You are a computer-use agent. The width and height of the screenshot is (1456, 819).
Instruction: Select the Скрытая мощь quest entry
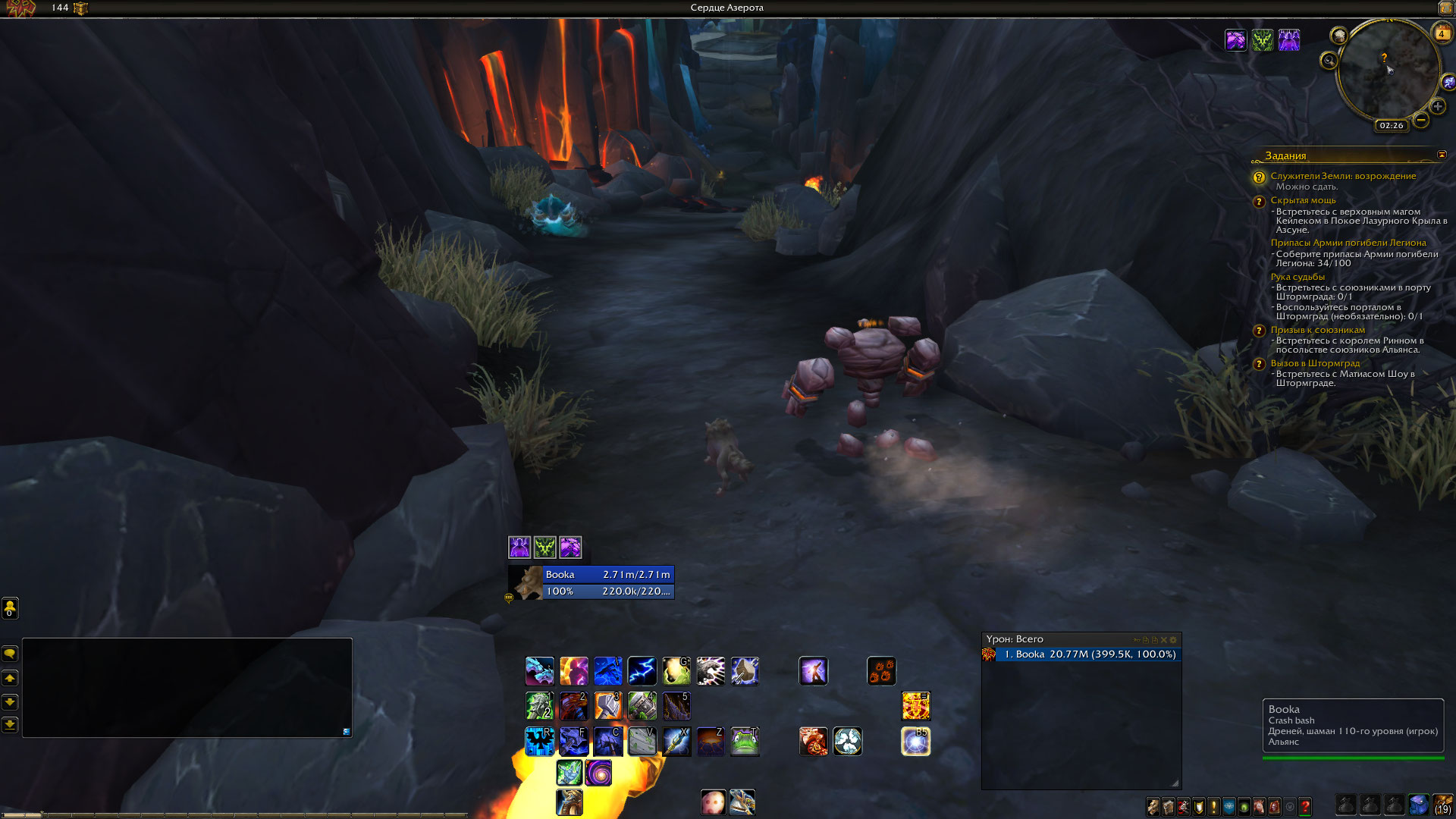click(1303, 200)
